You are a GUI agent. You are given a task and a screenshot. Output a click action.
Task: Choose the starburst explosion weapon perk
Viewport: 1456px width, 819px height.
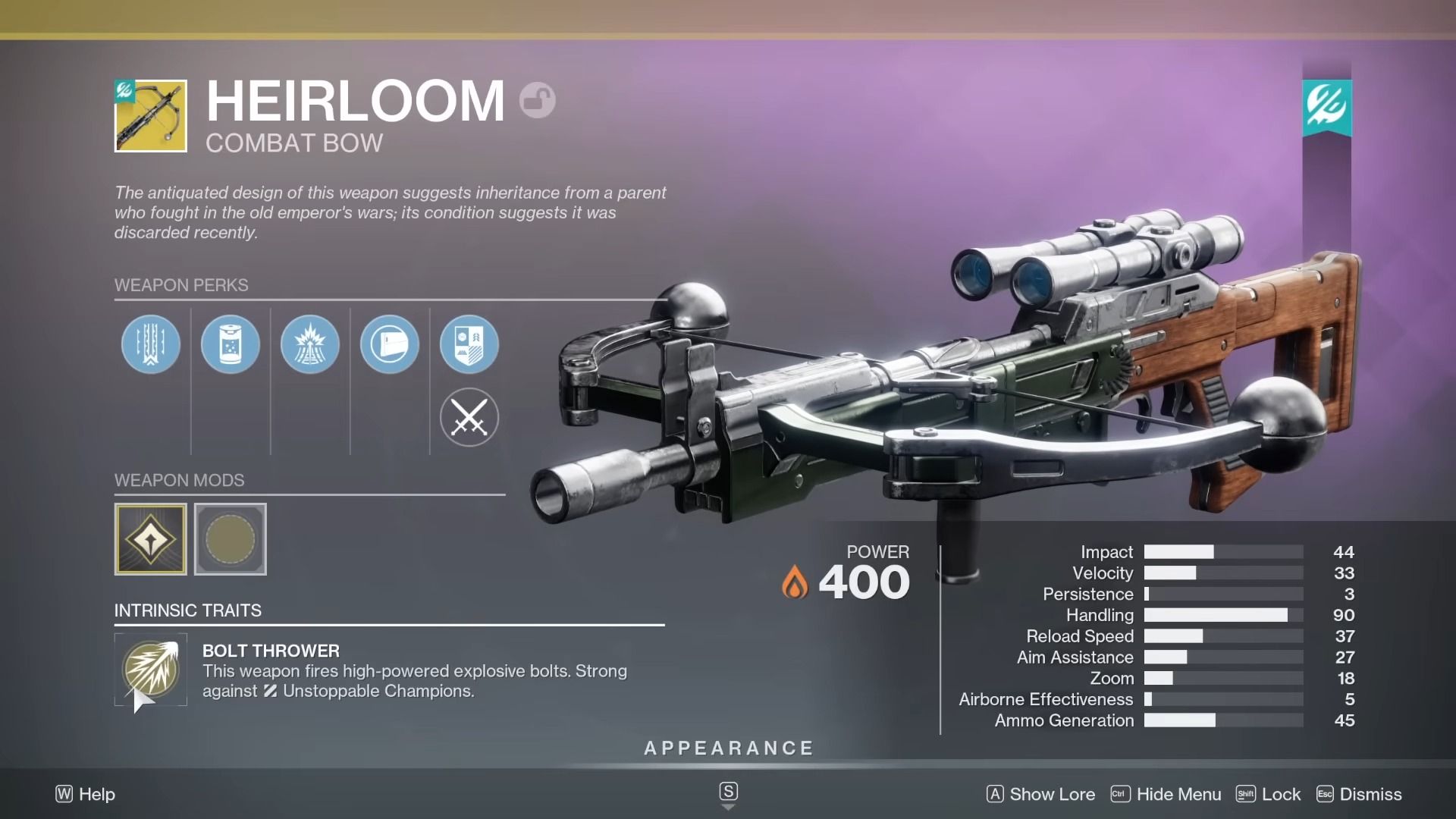[x=310, y=344]
